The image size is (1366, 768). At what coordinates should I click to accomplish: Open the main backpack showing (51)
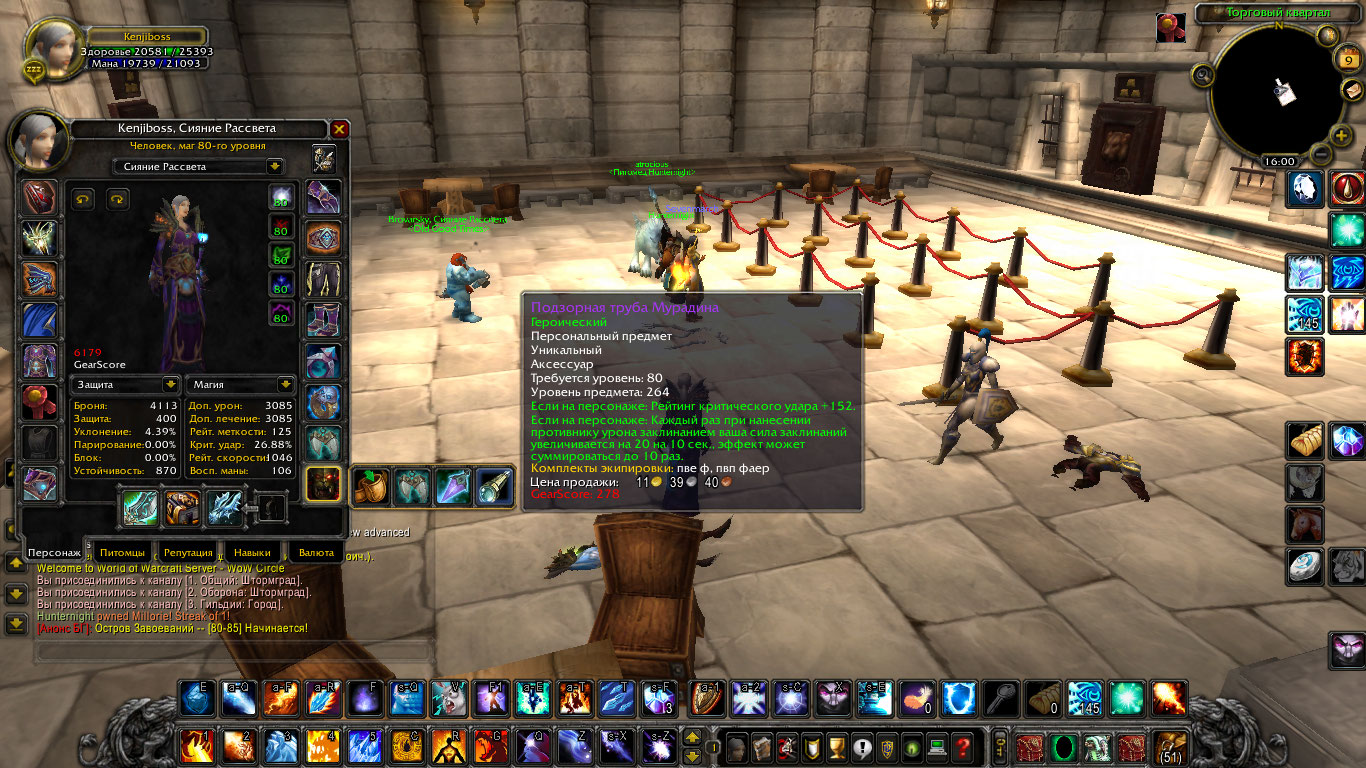1168,746
